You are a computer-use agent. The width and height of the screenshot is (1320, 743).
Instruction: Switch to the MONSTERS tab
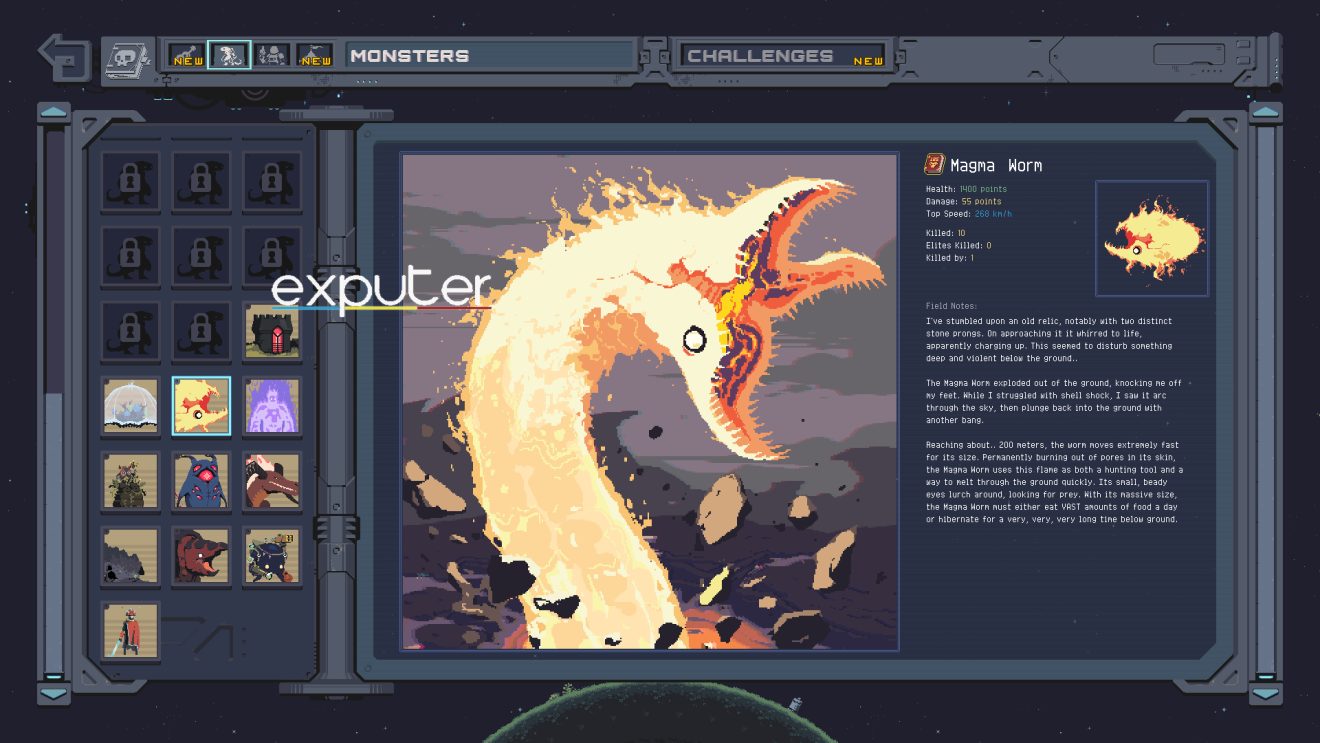[x=490, y=55]
